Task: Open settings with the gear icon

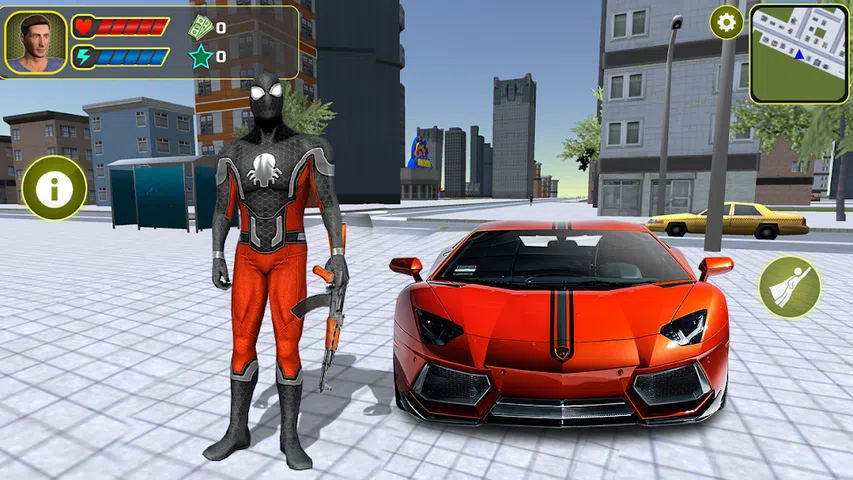Action: pyautogui.click(x=726, y=22)
